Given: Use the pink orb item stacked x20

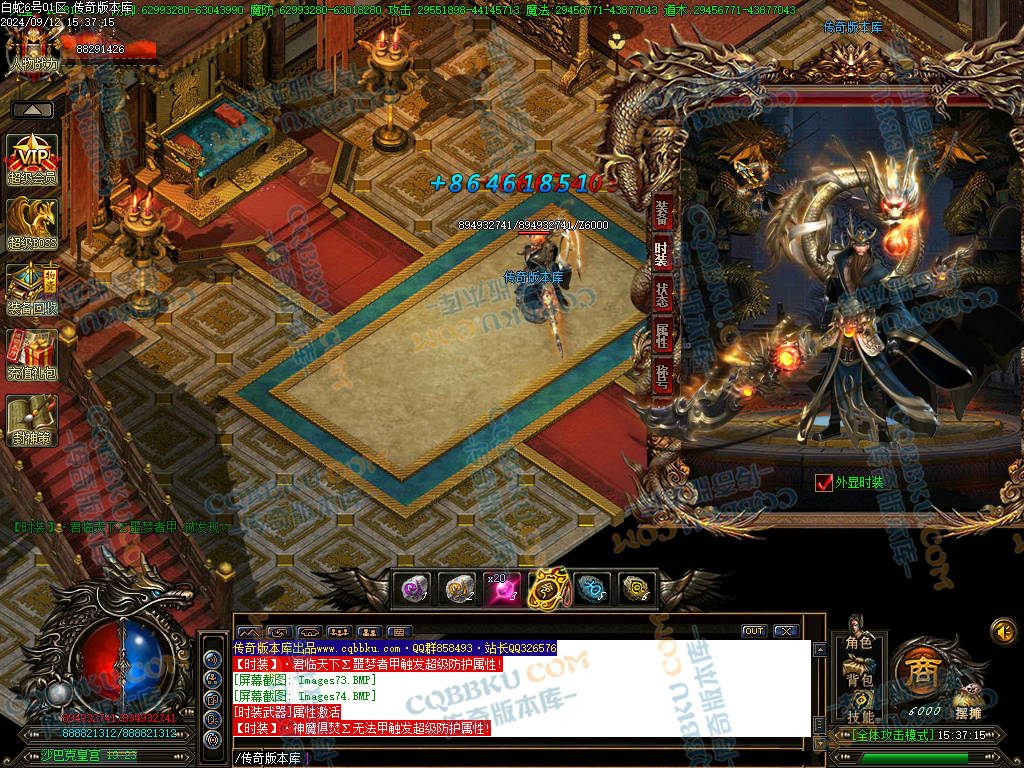Looking at the screenshot, I should (503, 589).
